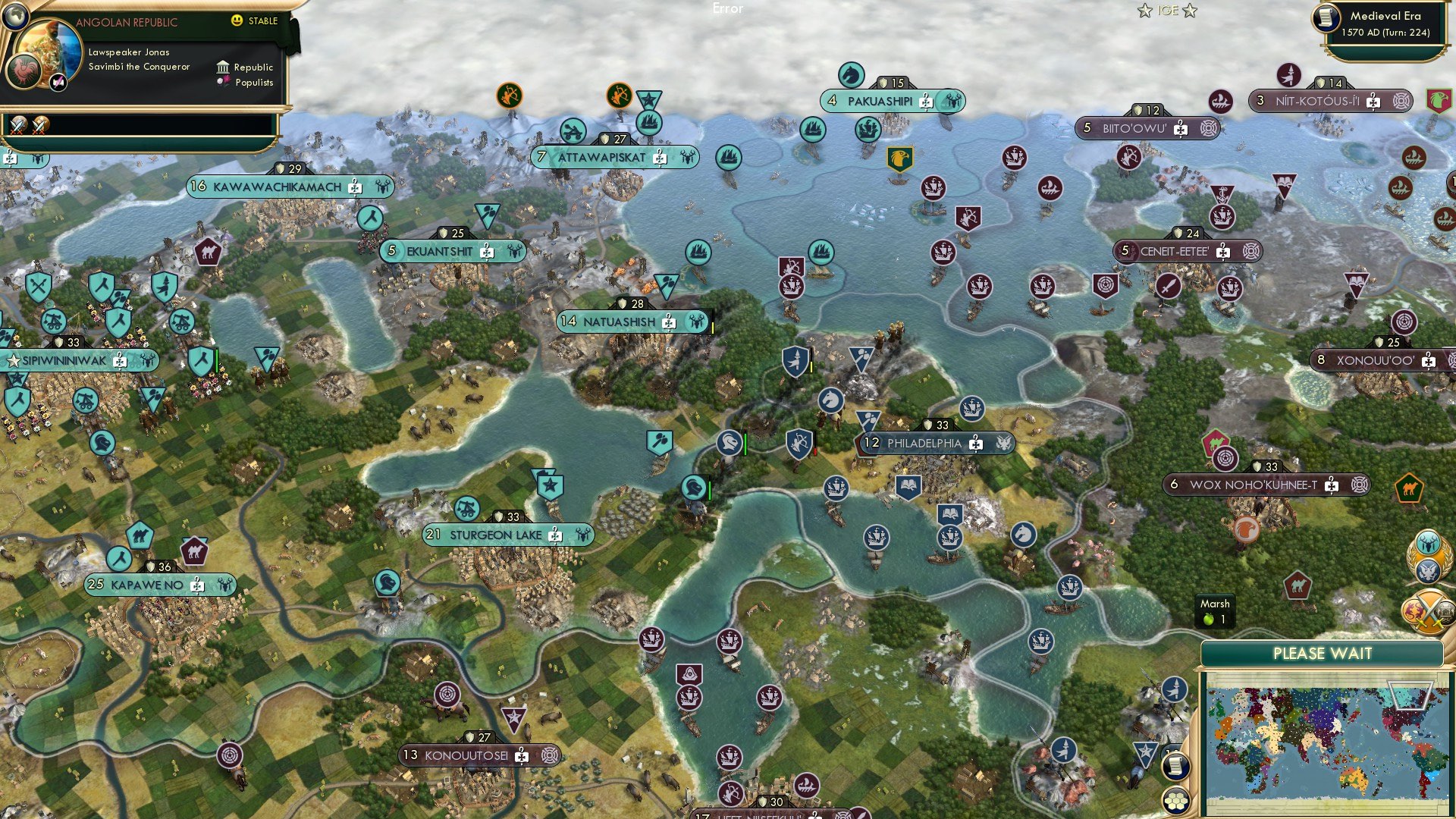Select the Philadelphia city banner
1456x819 pixels.
click(924, 444)
